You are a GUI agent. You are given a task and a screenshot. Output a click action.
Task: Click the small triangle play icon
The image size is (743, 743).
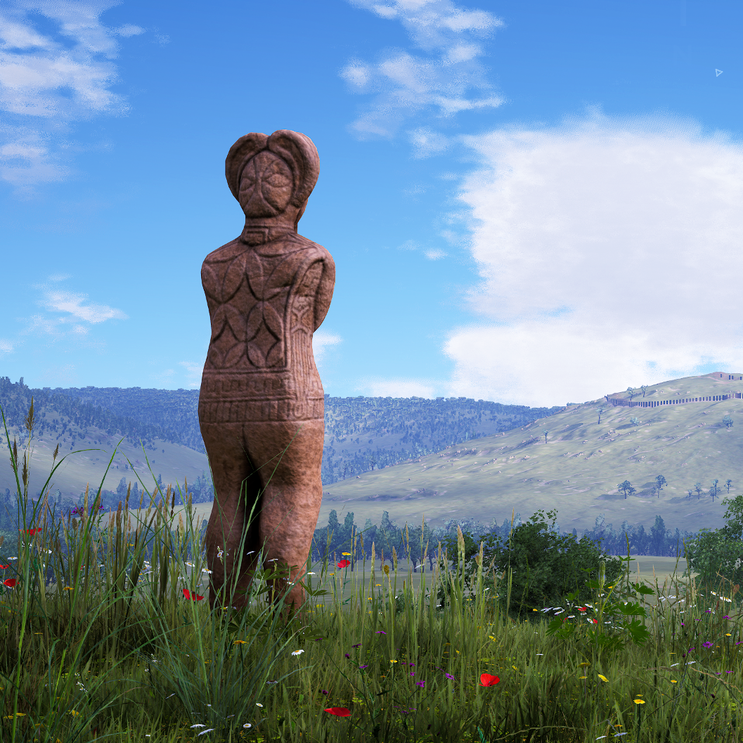click(x=718, y=72)
